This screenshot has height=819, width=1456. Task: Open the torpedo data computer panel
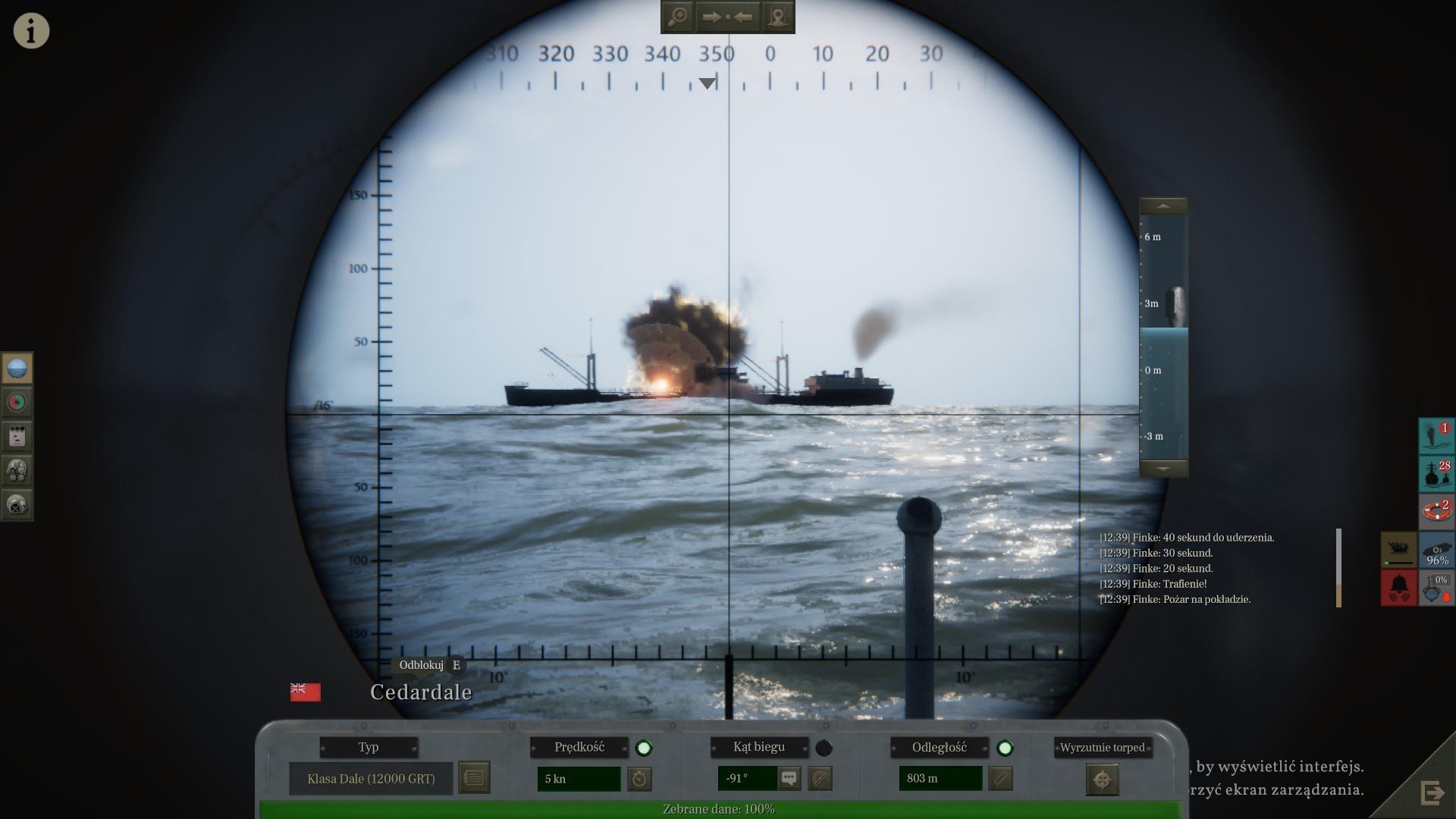(17, 436)
